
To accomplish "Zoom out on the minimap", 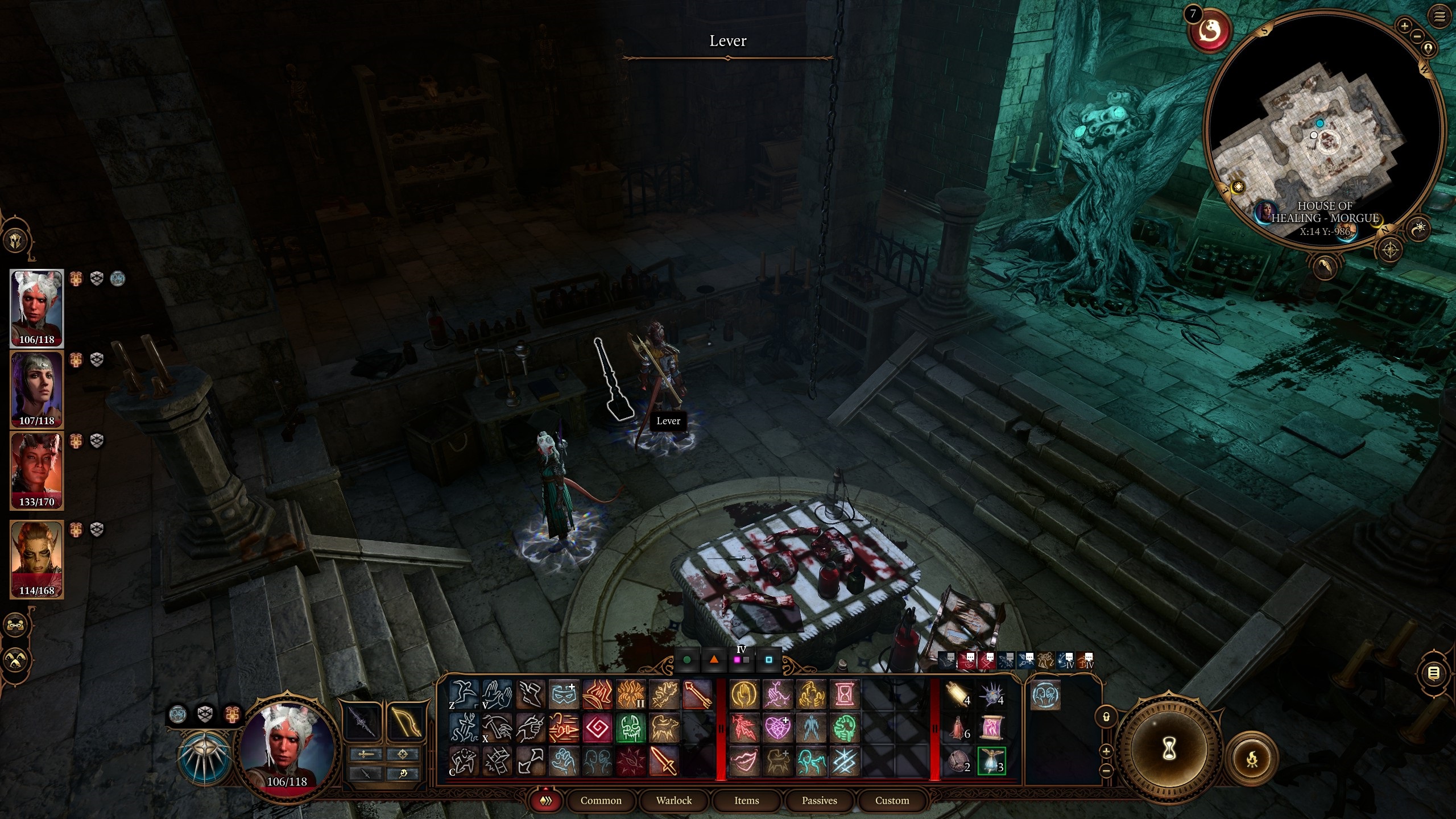I will click(x=1417, y=36).
